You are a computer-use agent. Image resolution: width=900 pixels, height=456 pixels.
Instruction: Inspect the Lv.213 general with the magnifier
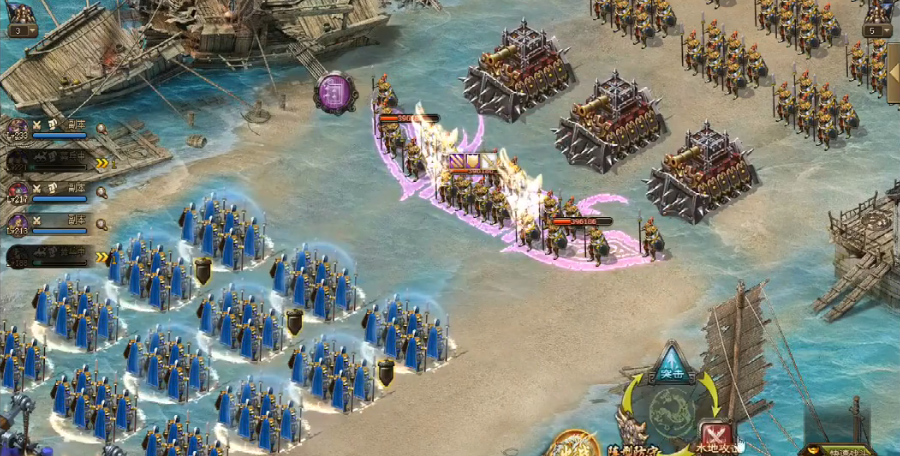pos(101,224)
